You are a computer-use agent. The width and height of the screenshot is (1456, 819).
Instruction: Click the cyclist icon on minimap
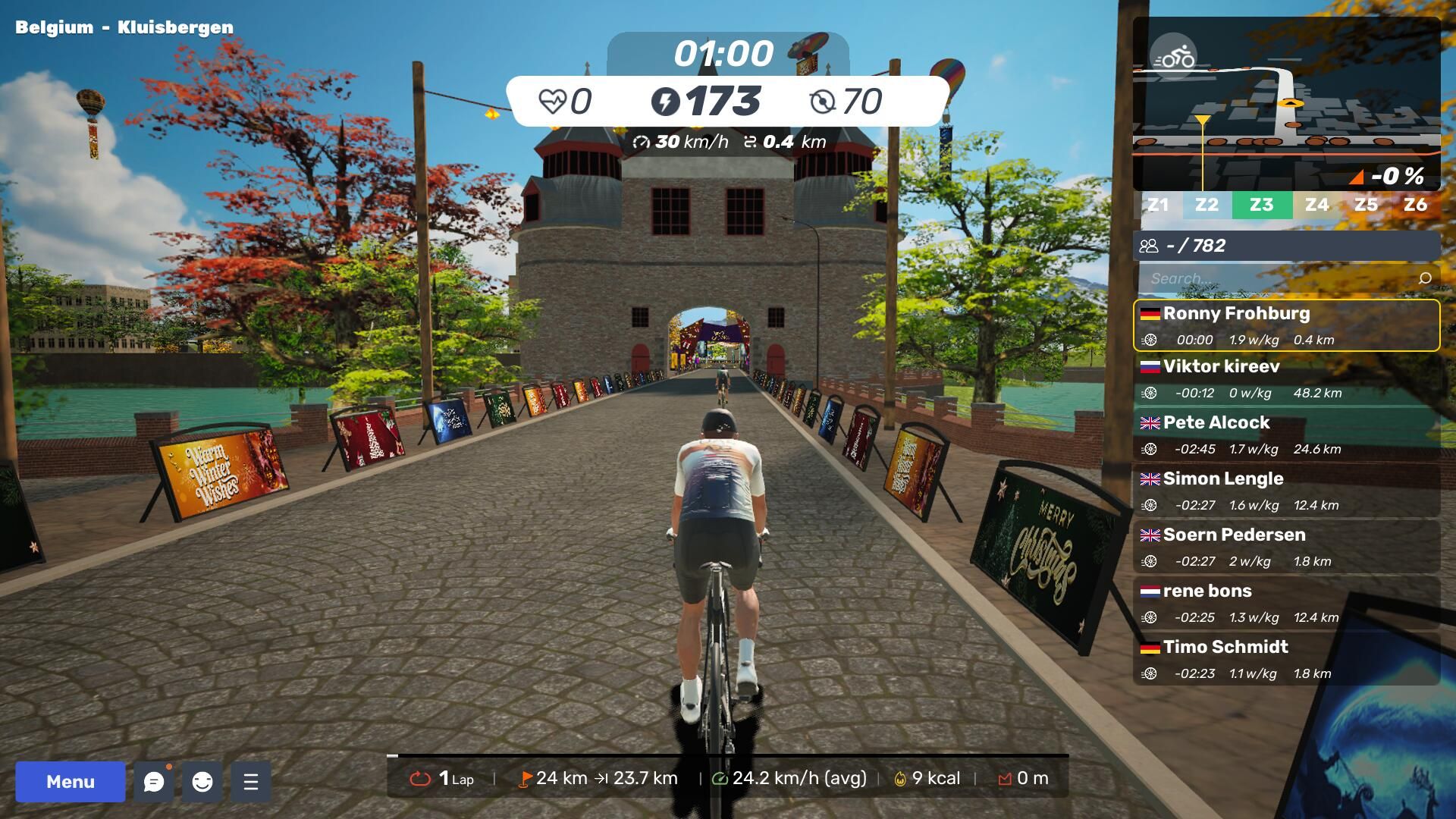click(1173, 56)
